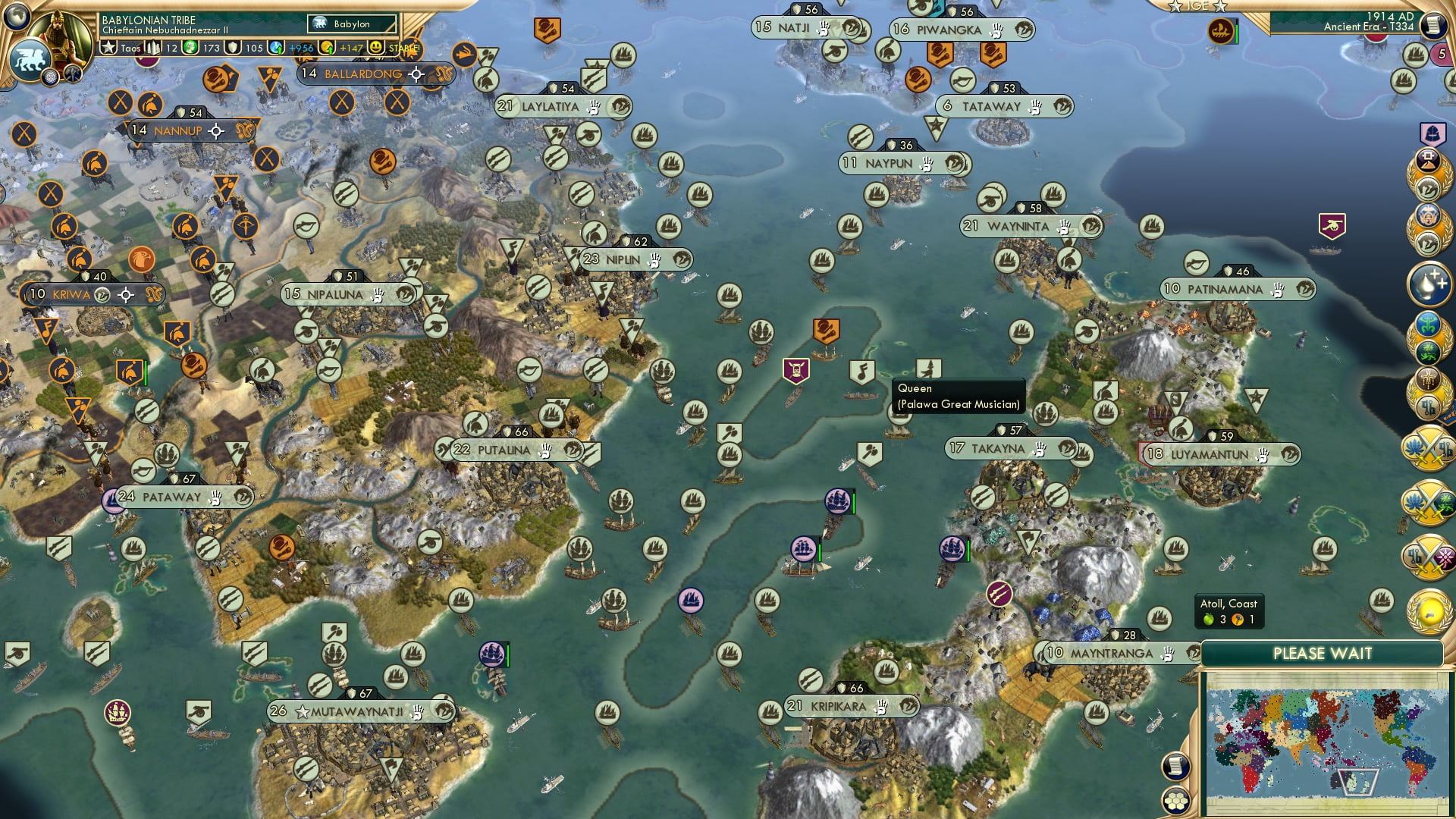Click the notification log scroll icon above minimap

point(1175,767)
